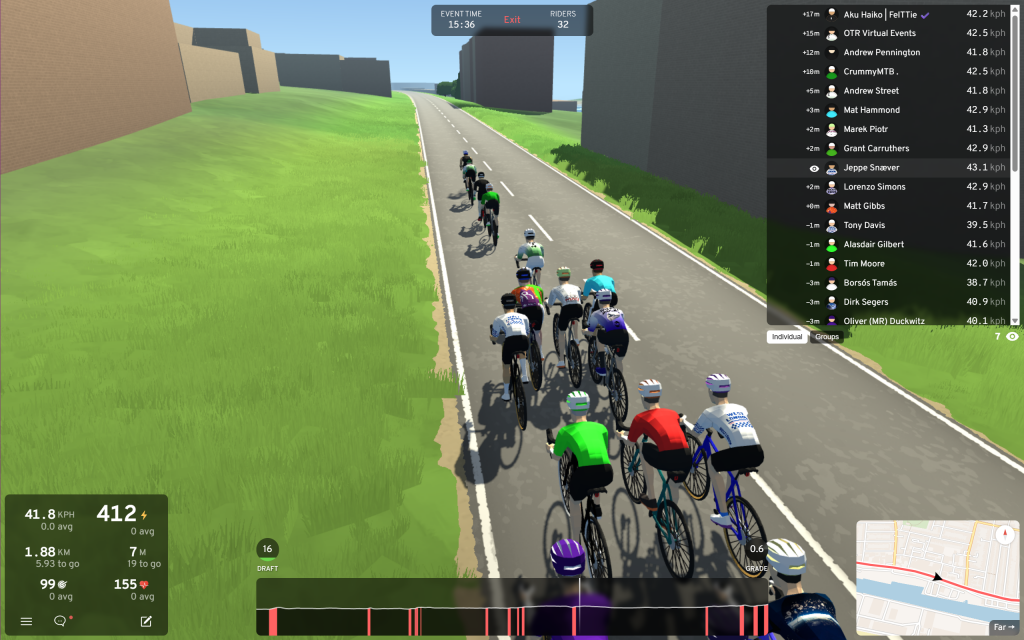Exit the event
Viewport: 1024px width, 640px height.
pos(512,20)
